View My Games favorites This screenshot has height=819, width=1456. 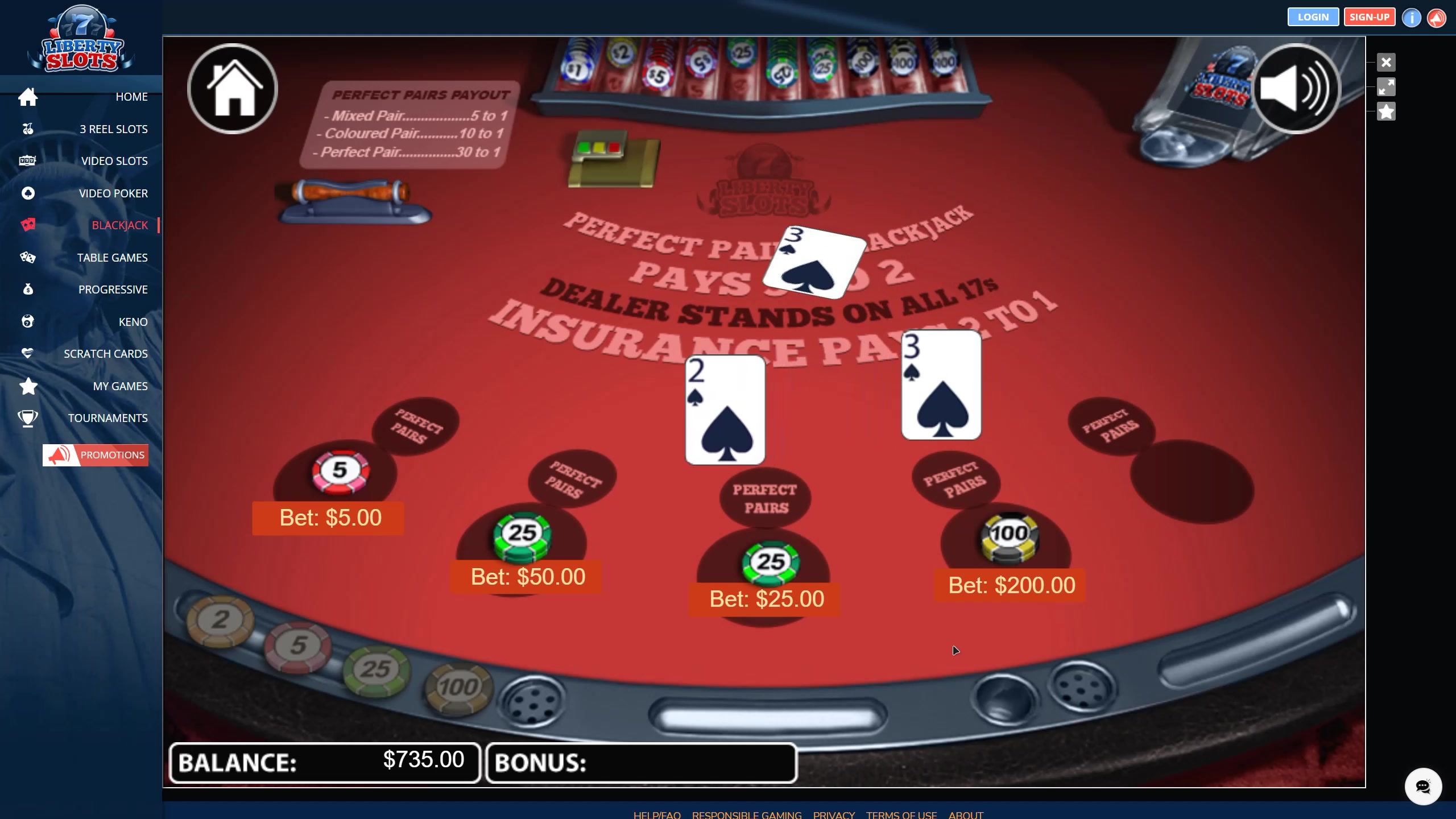click(x=120, y=386)
